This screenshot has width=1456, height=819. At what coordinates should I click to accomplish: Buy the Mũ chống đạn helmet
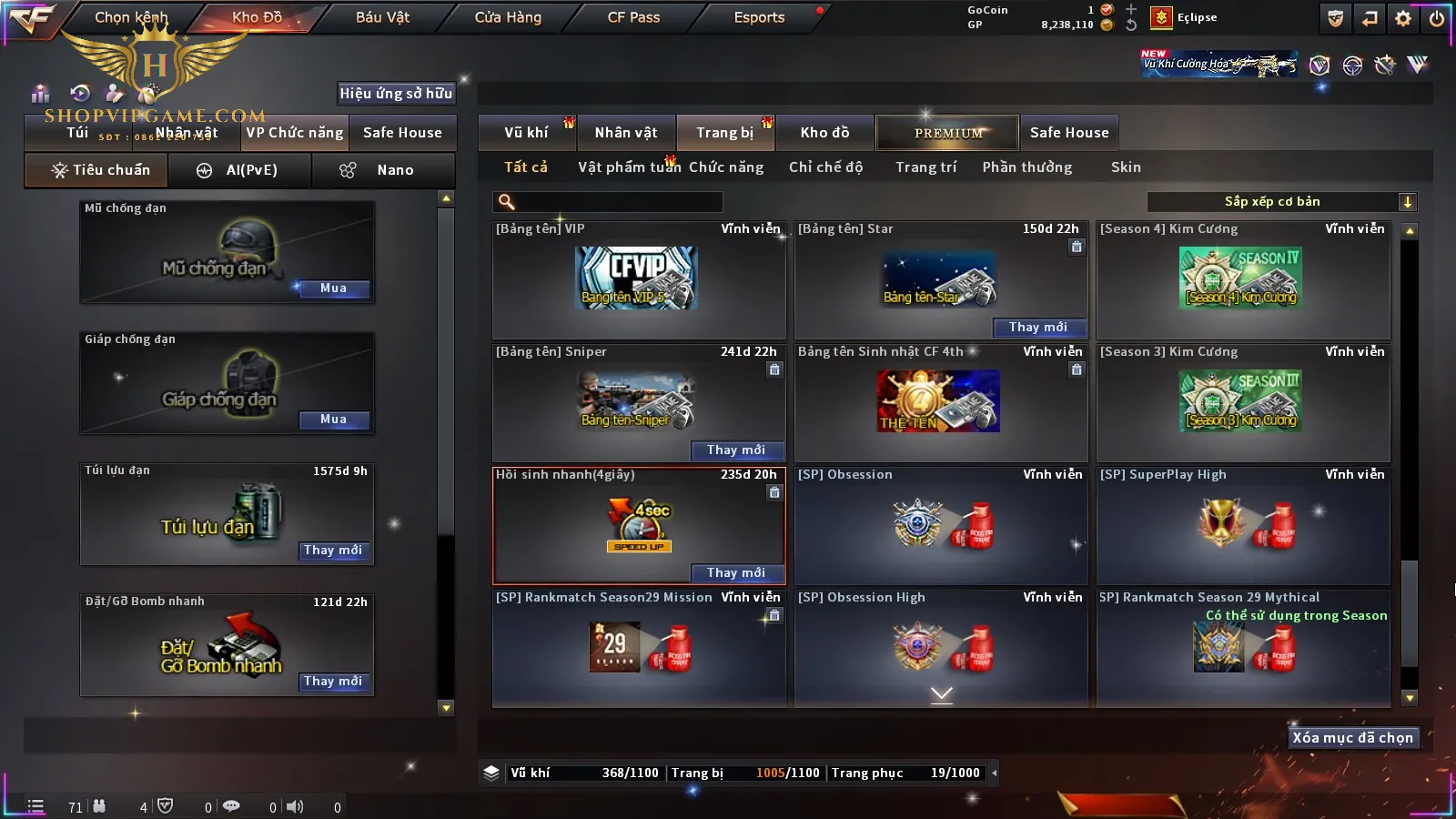(x=333, y=288)
